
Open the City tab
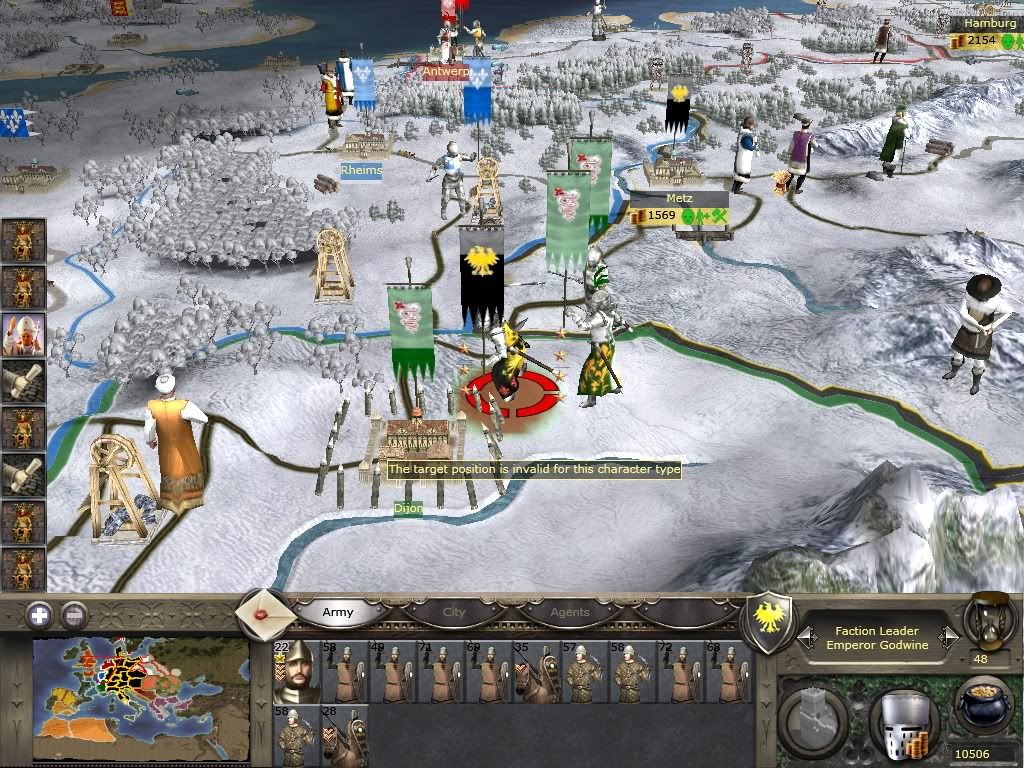coord(454,612)
